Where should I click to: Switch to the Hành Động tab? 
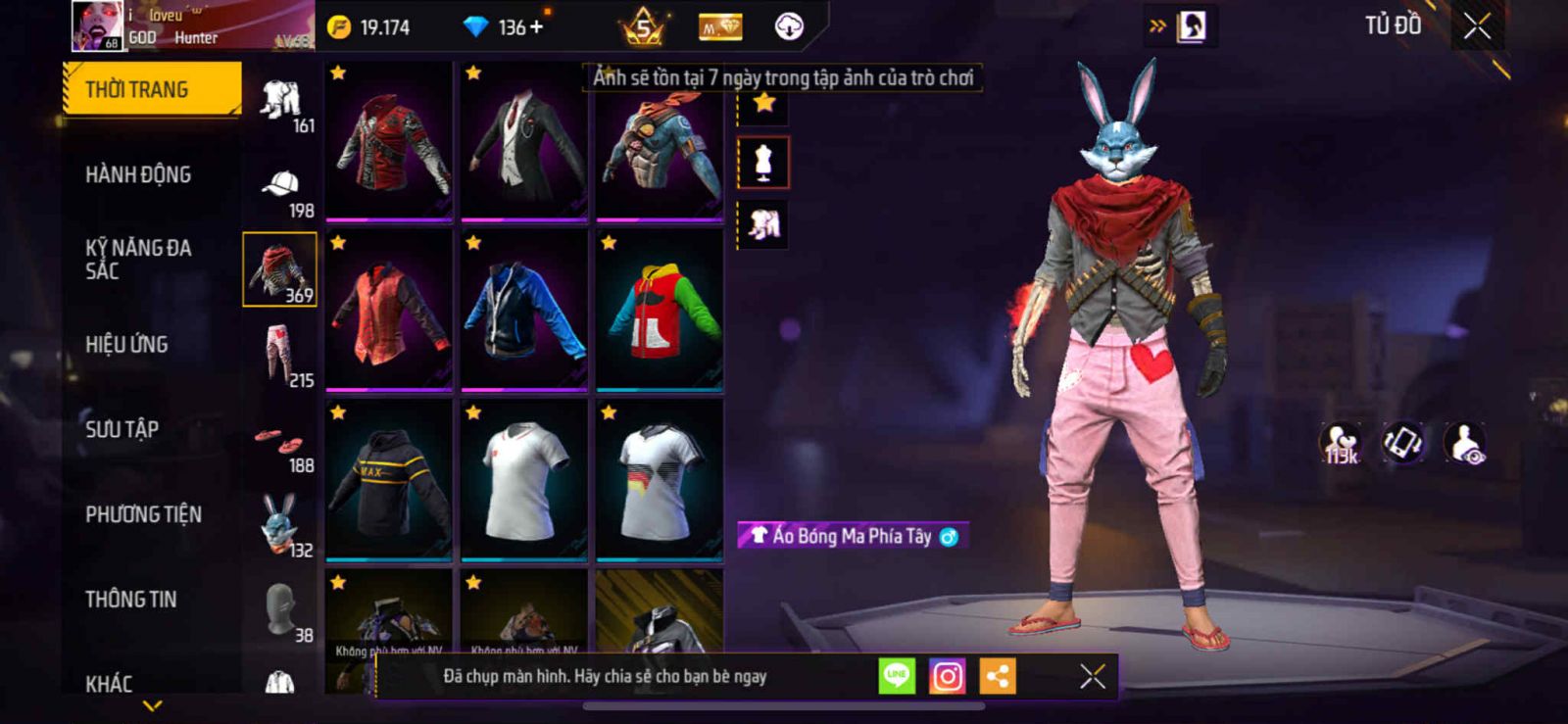(138, 174)
